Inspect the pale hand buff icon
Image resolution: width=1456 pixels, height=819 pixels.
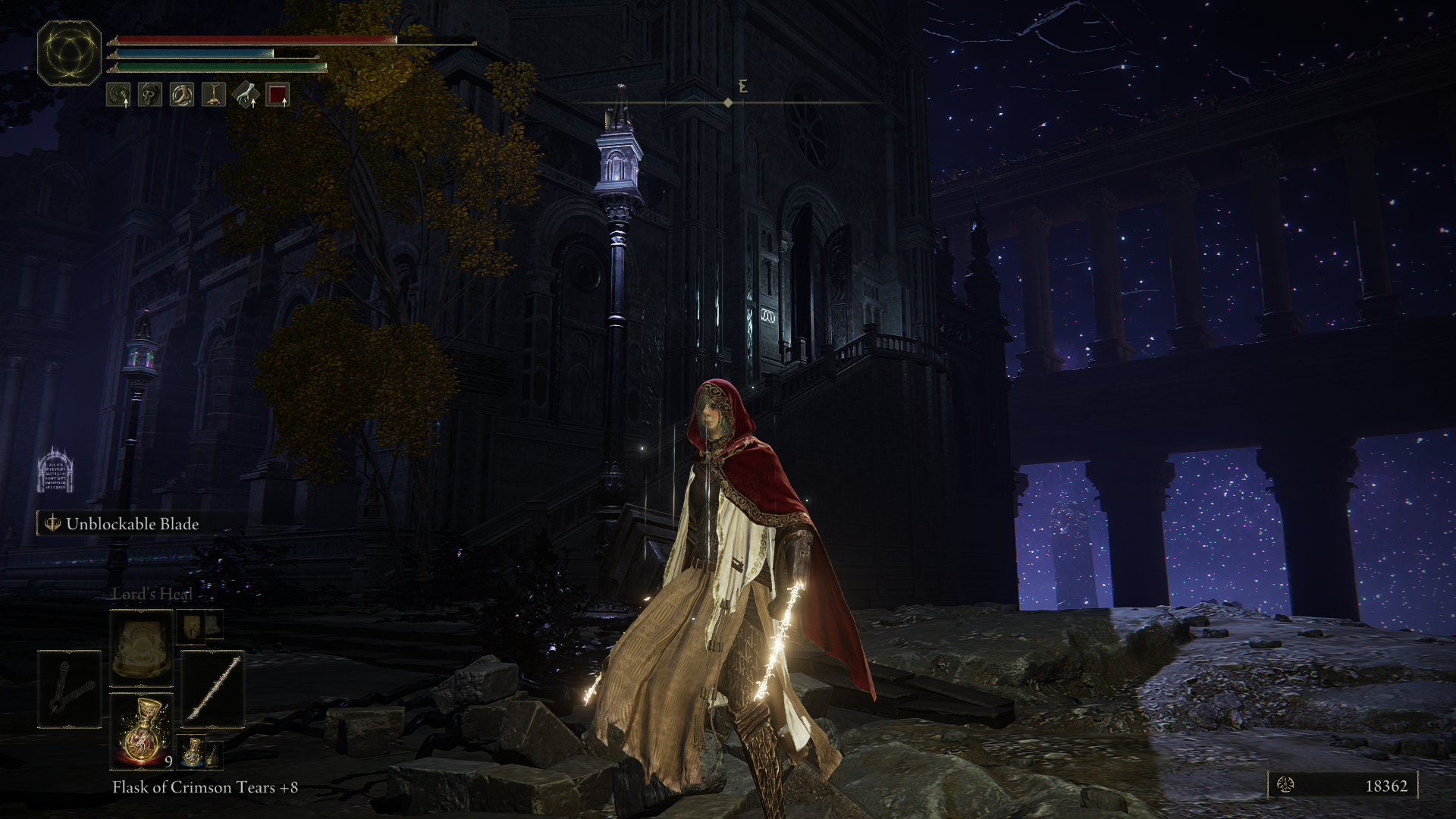(246, 95)
